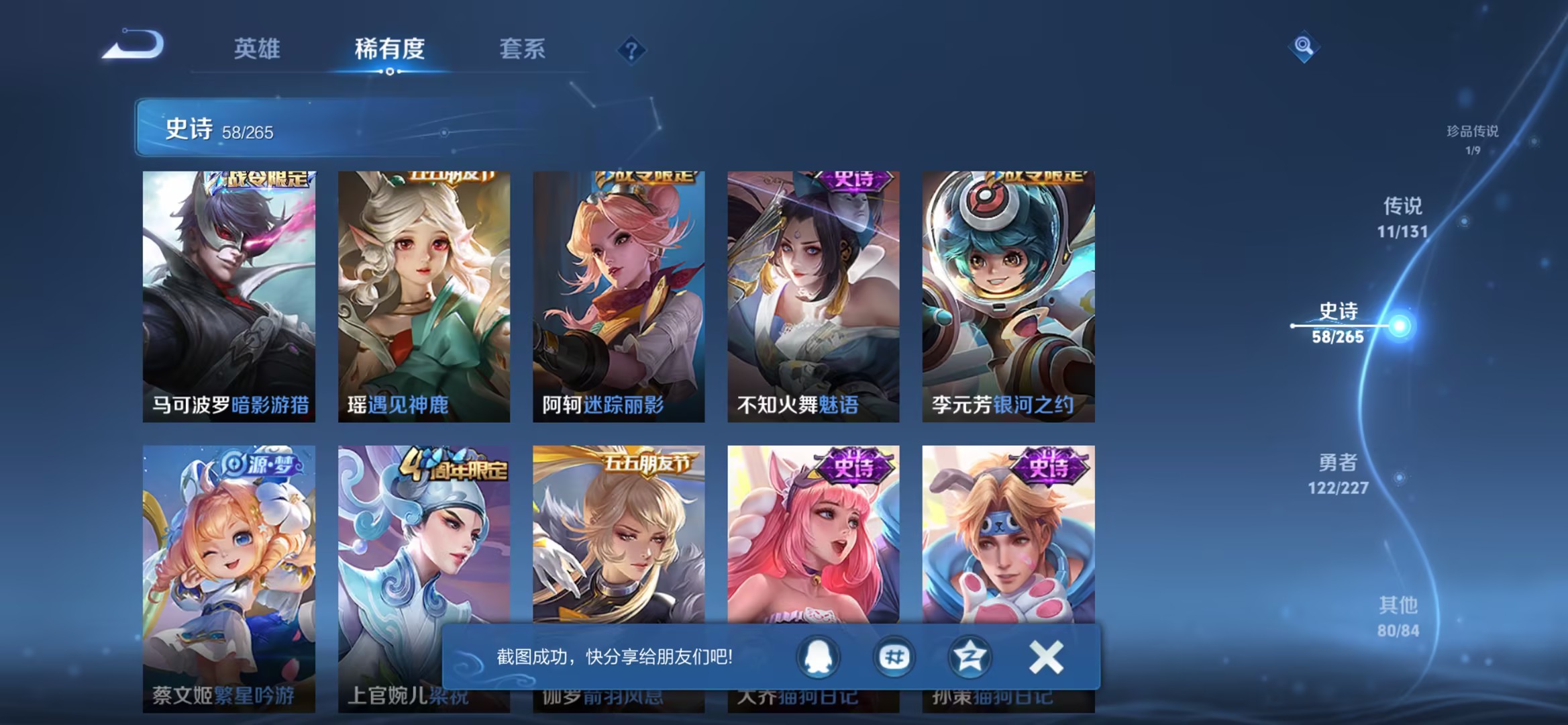Click the 战令限定 banner on 马可波罗 skin
1568x725 pixels.
point(265,180)
